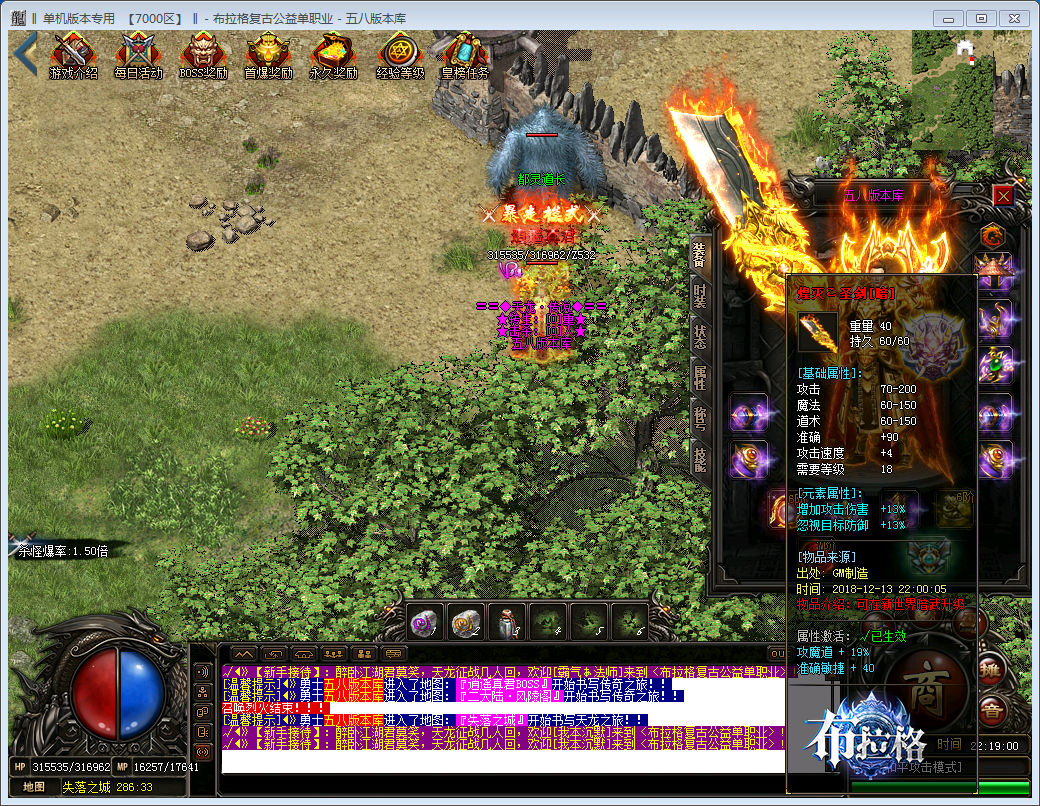This screenshot has height=806, width=1040.
Task: Open the 游戏介绍 game introduction menu
Action: pos(73,56)
